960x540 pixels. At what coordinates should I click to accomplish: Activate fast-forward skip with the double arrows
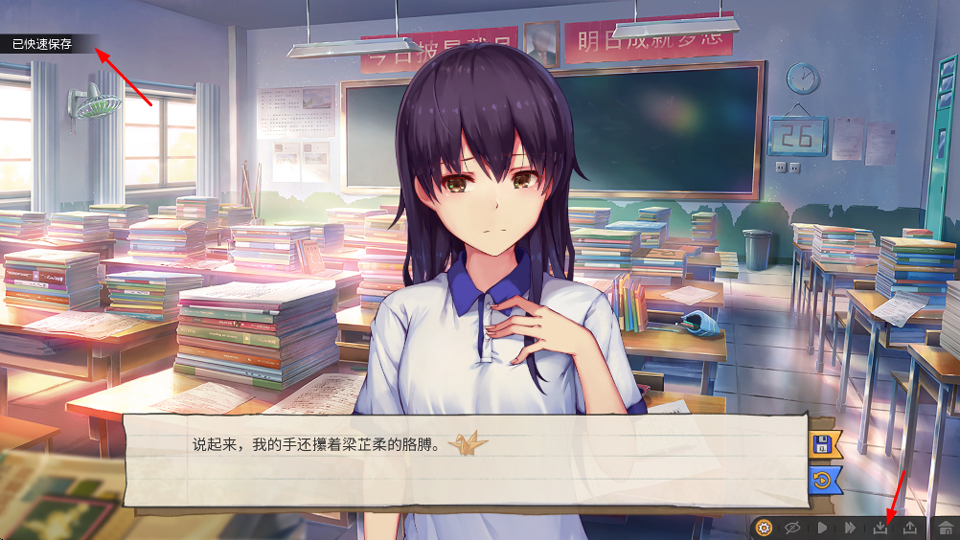click(851, 527)
